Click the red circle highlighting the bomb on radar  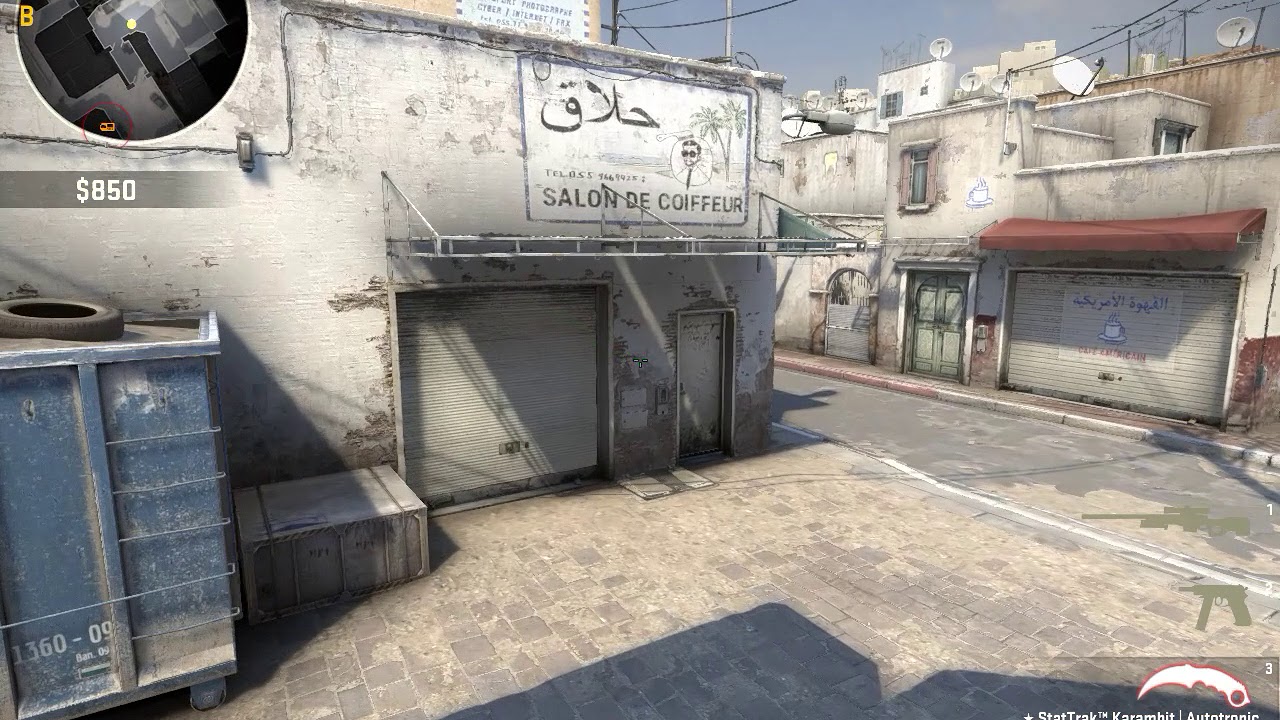106,124
